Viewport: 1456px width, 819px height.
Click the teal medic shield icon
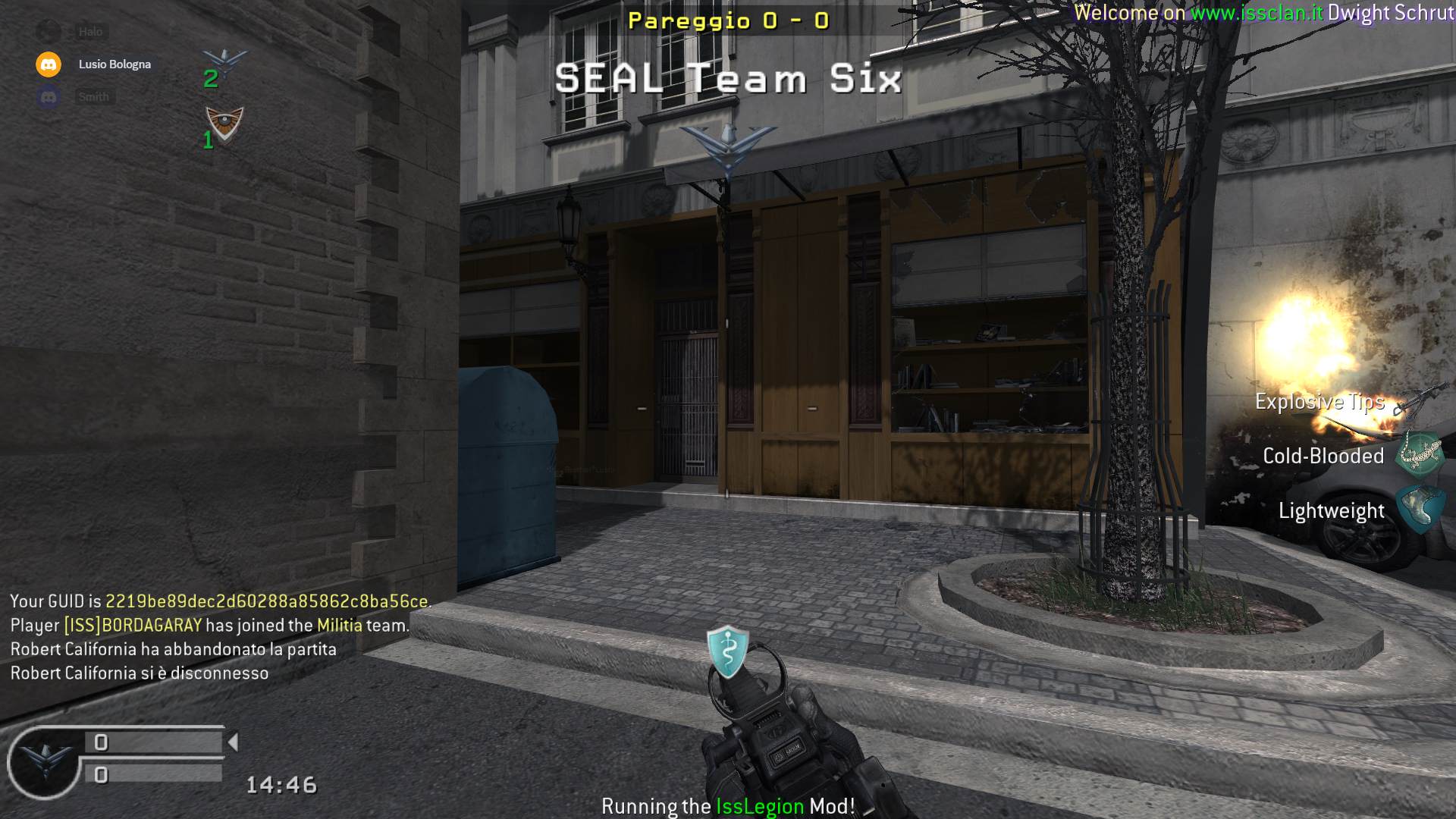[727, 651]
